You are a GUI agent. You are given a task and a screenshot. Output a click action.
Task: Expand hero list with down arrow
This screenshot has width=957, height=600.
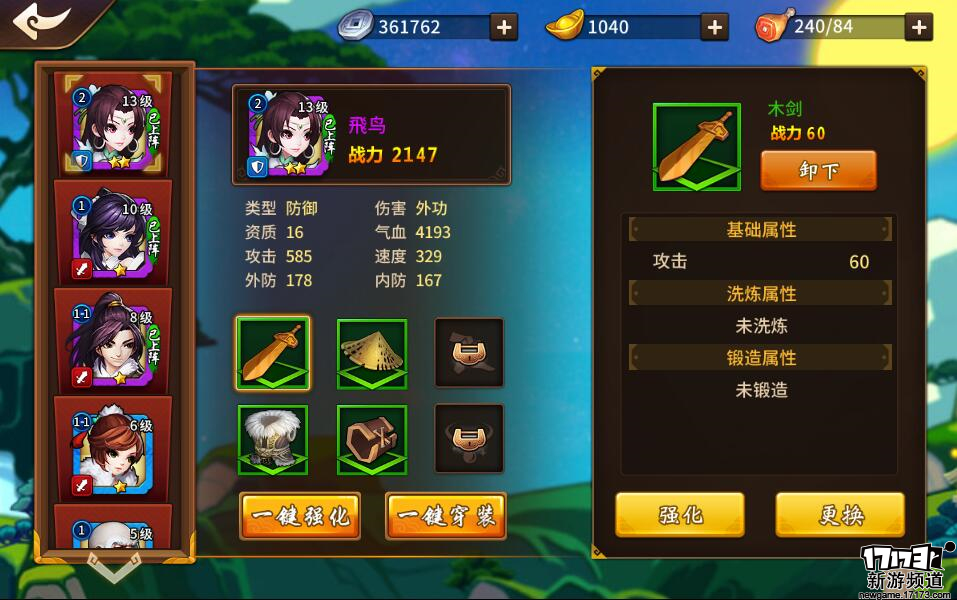click(113, 567)
